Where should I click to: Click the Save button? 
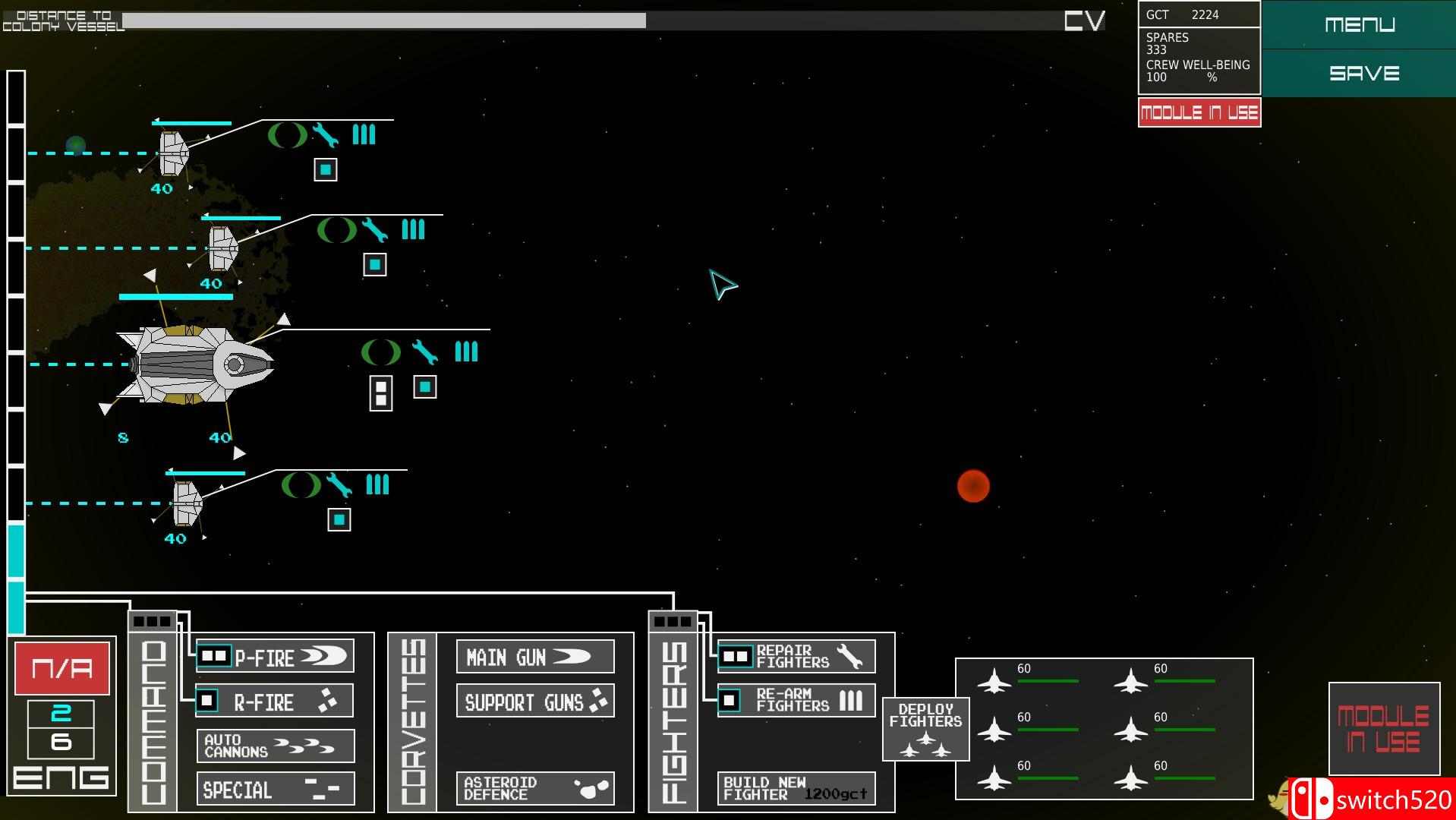pyautogui.click(x=1363, y=73)
